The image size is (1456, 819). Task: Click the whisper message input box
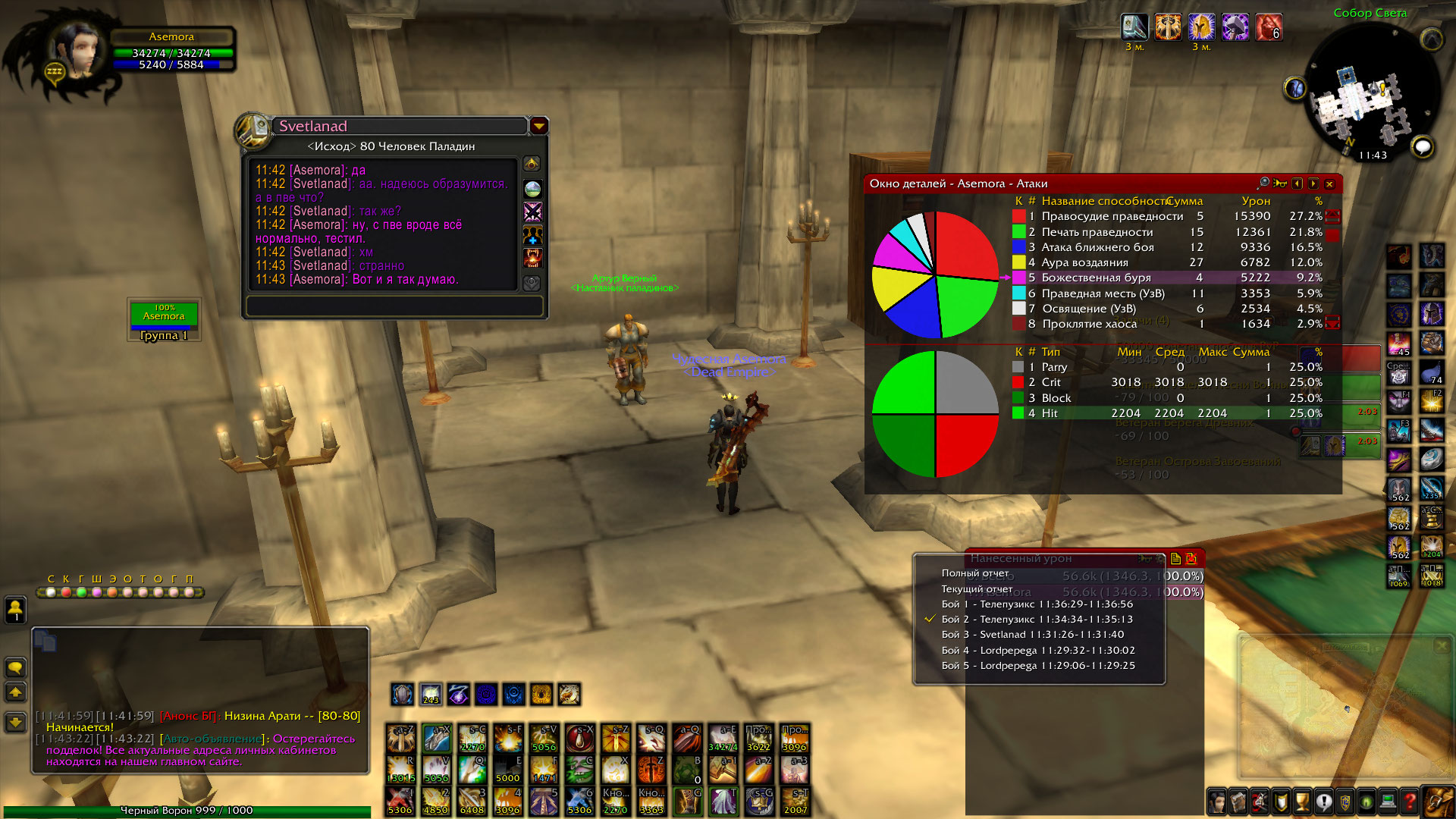coord(394,306)
